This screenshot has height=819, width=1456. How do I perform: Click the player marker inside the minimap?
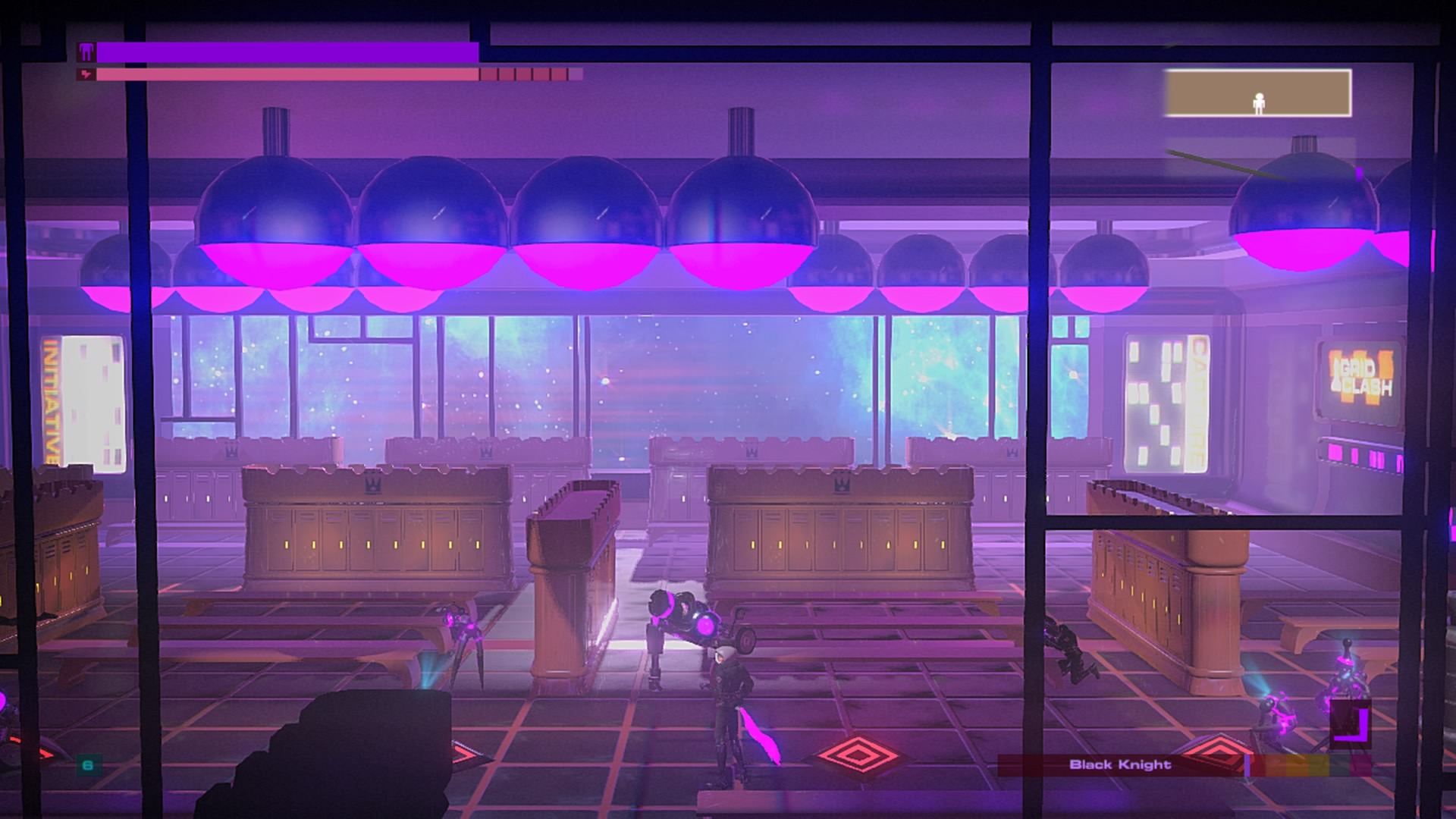(x=1260, y=102)
